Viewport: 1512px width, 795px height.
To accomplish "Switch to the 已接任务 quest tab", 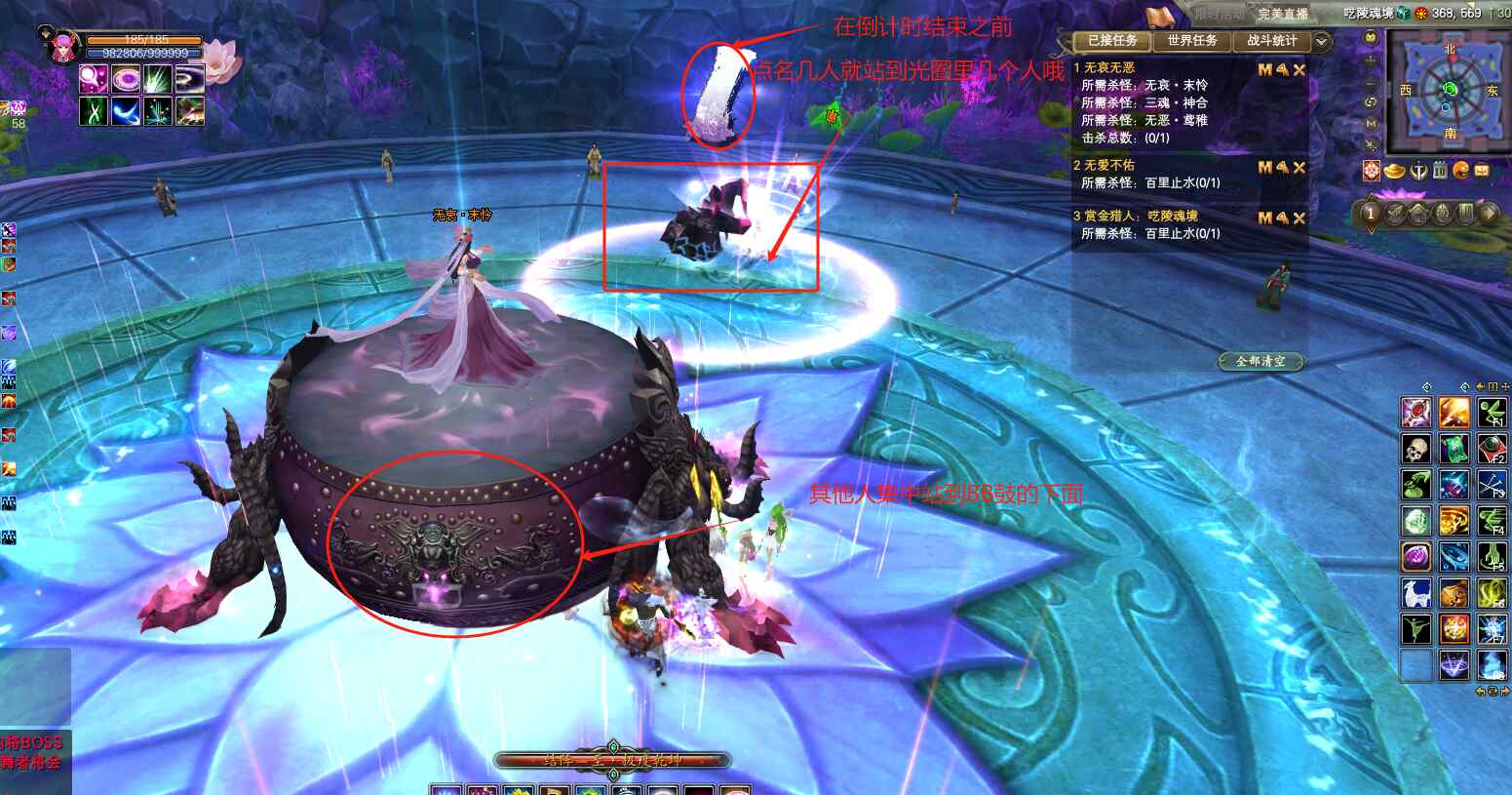I will [1111, 41].
